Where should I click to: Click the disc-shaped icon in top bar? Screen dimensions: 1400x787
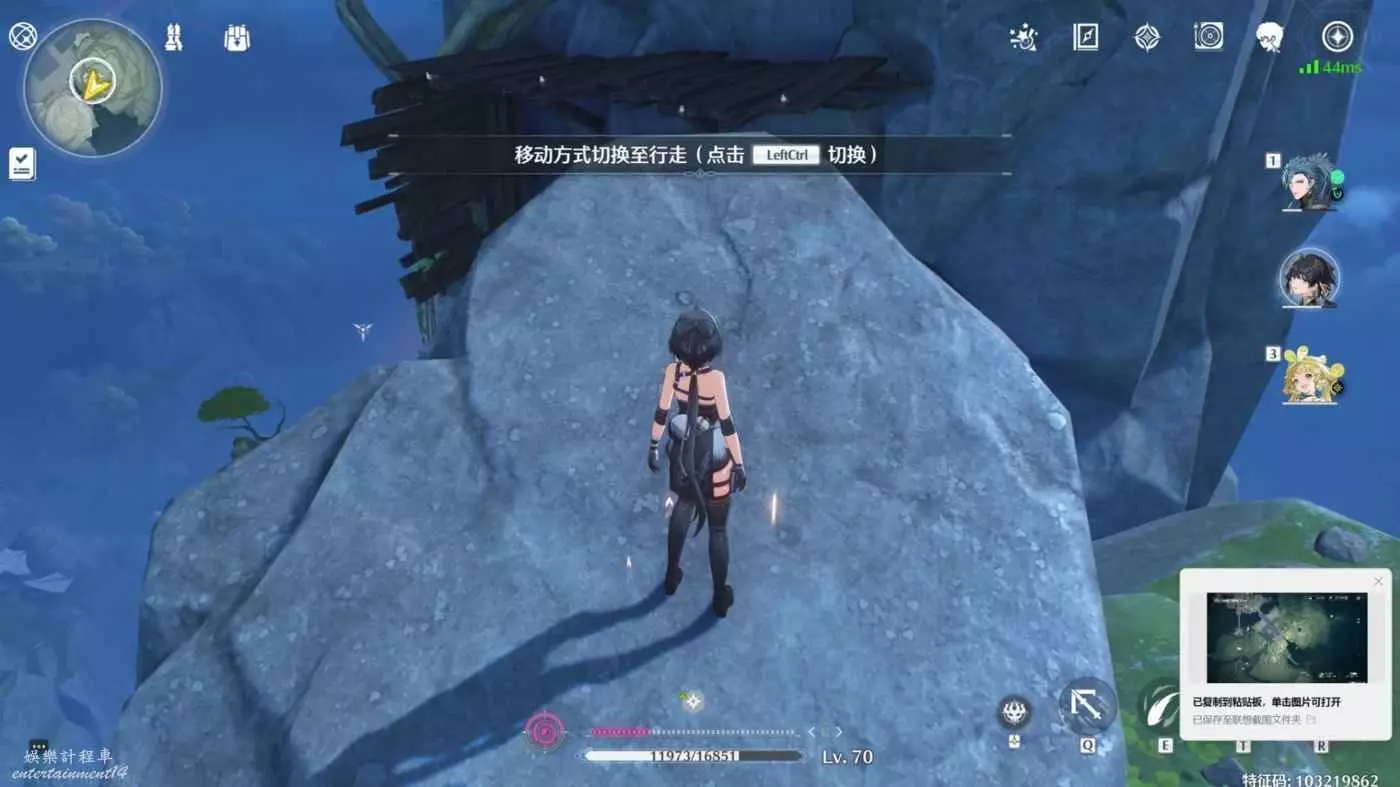[x=1208, y=38]
